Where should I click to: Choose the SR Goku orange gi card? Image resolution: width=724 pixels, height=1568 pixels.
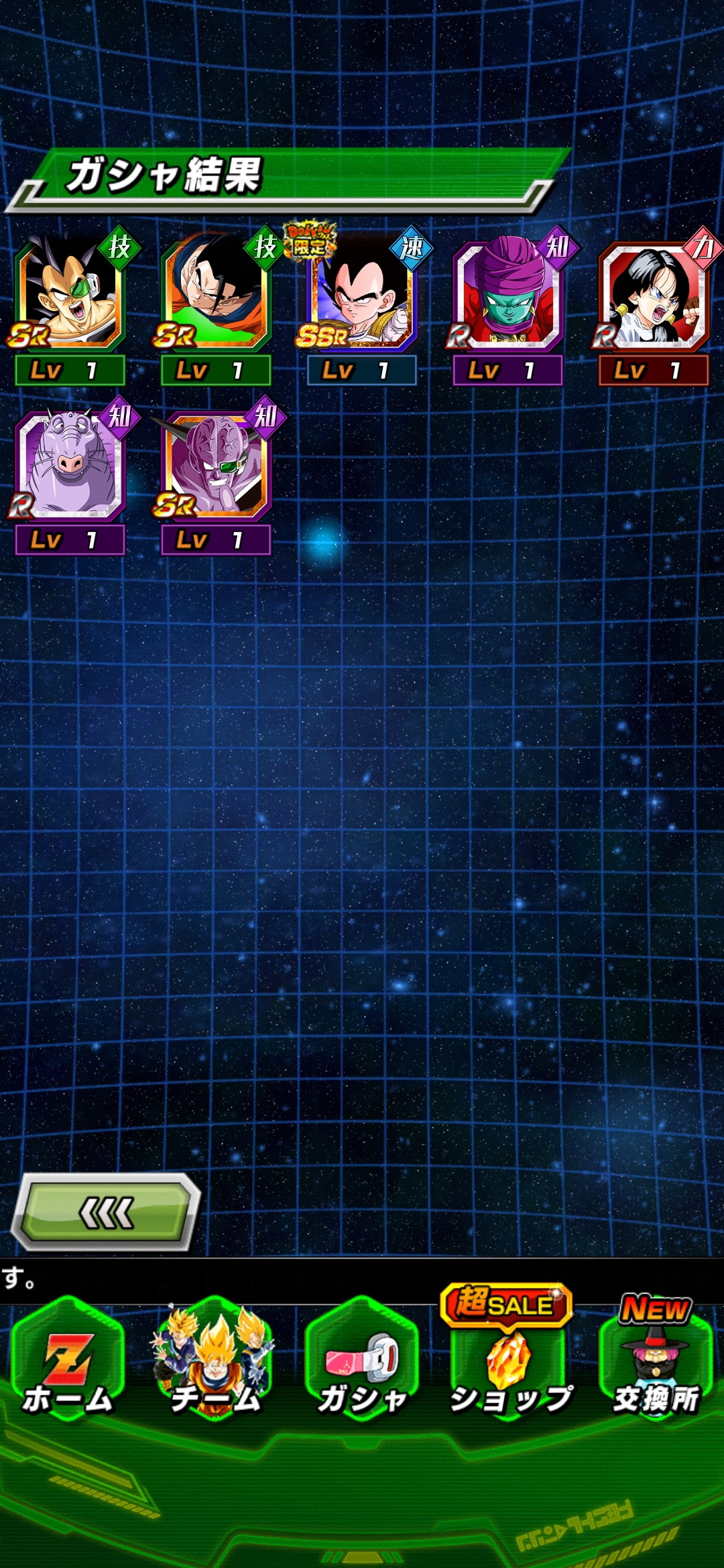(x=216, y=295)
